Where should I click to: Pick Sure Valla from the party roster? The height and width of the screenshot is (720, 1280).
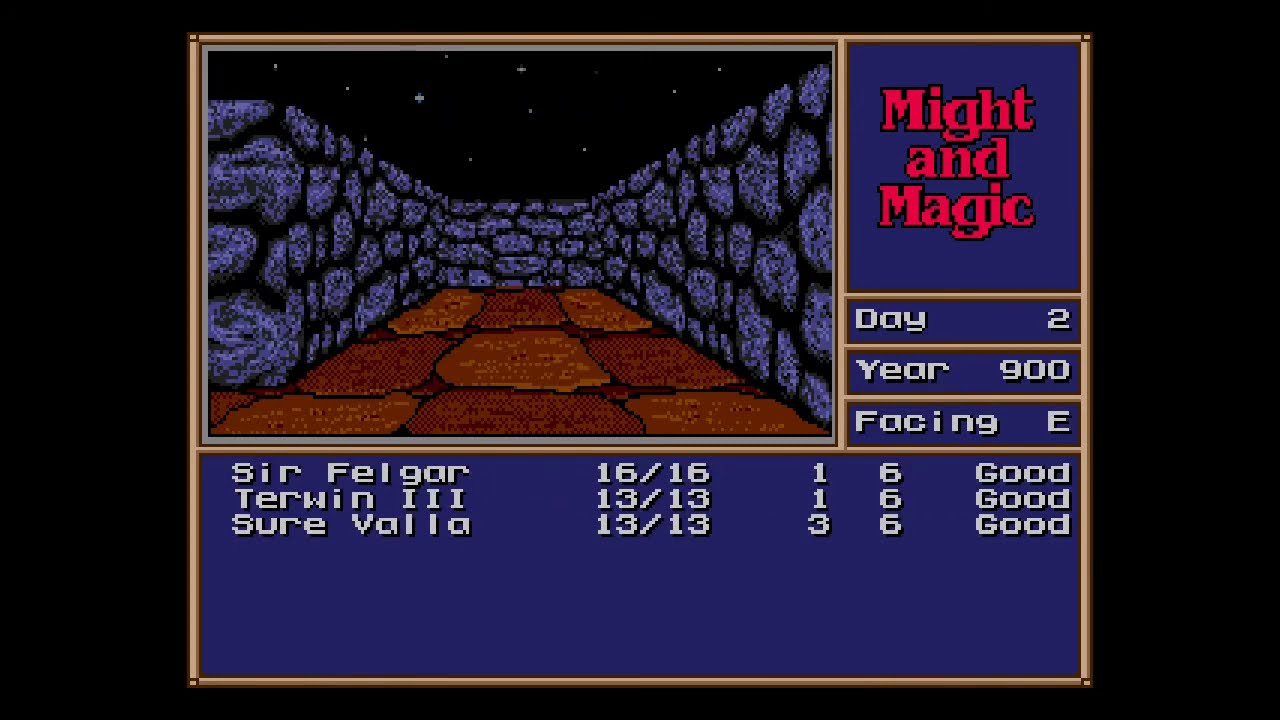coord(350,524)
